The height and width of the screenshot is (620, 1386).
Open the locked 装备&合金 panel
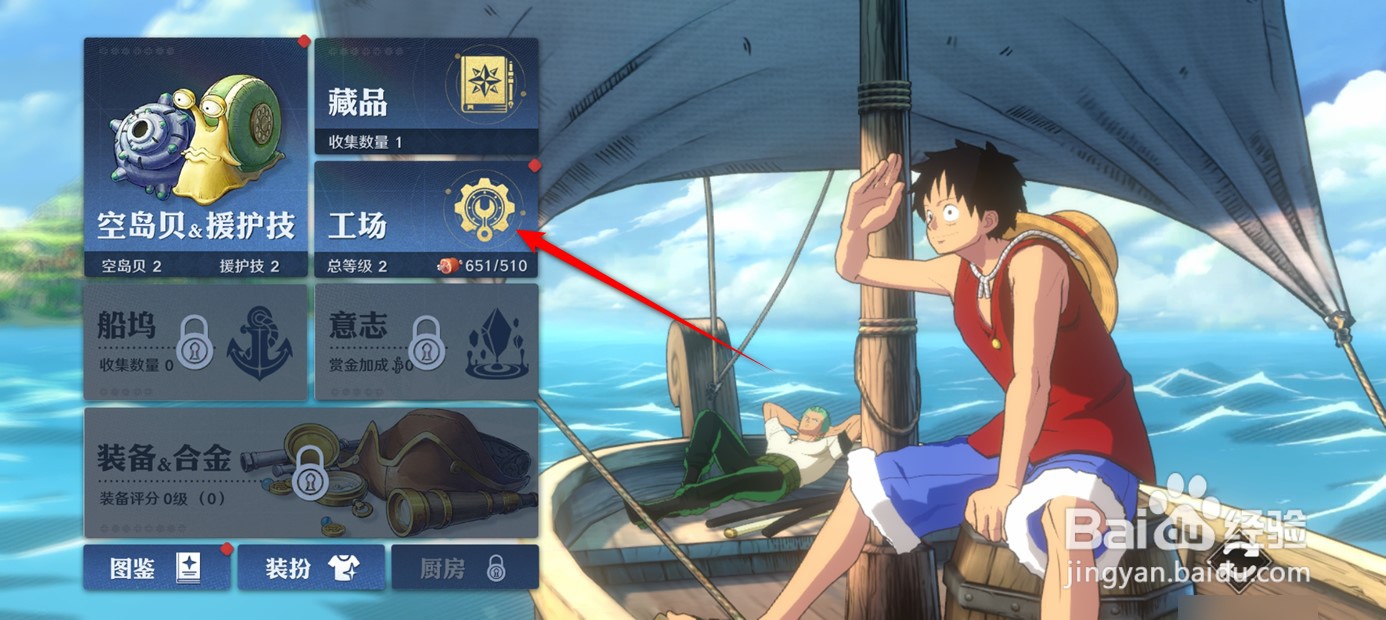tap(311, 471)
